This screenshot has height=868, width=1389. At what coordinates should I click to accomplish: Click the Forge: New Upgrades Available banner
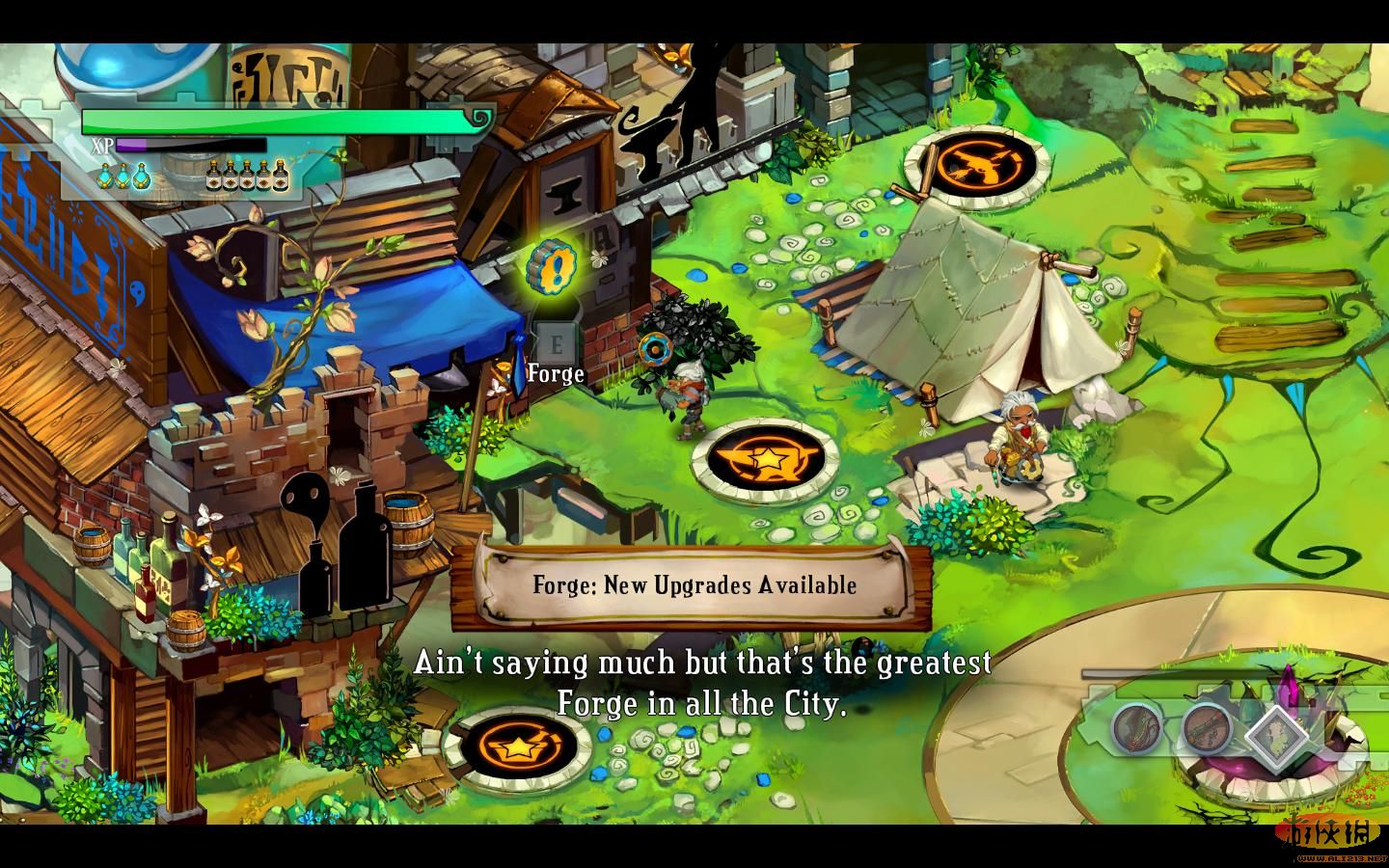click(x=694, y=584)
